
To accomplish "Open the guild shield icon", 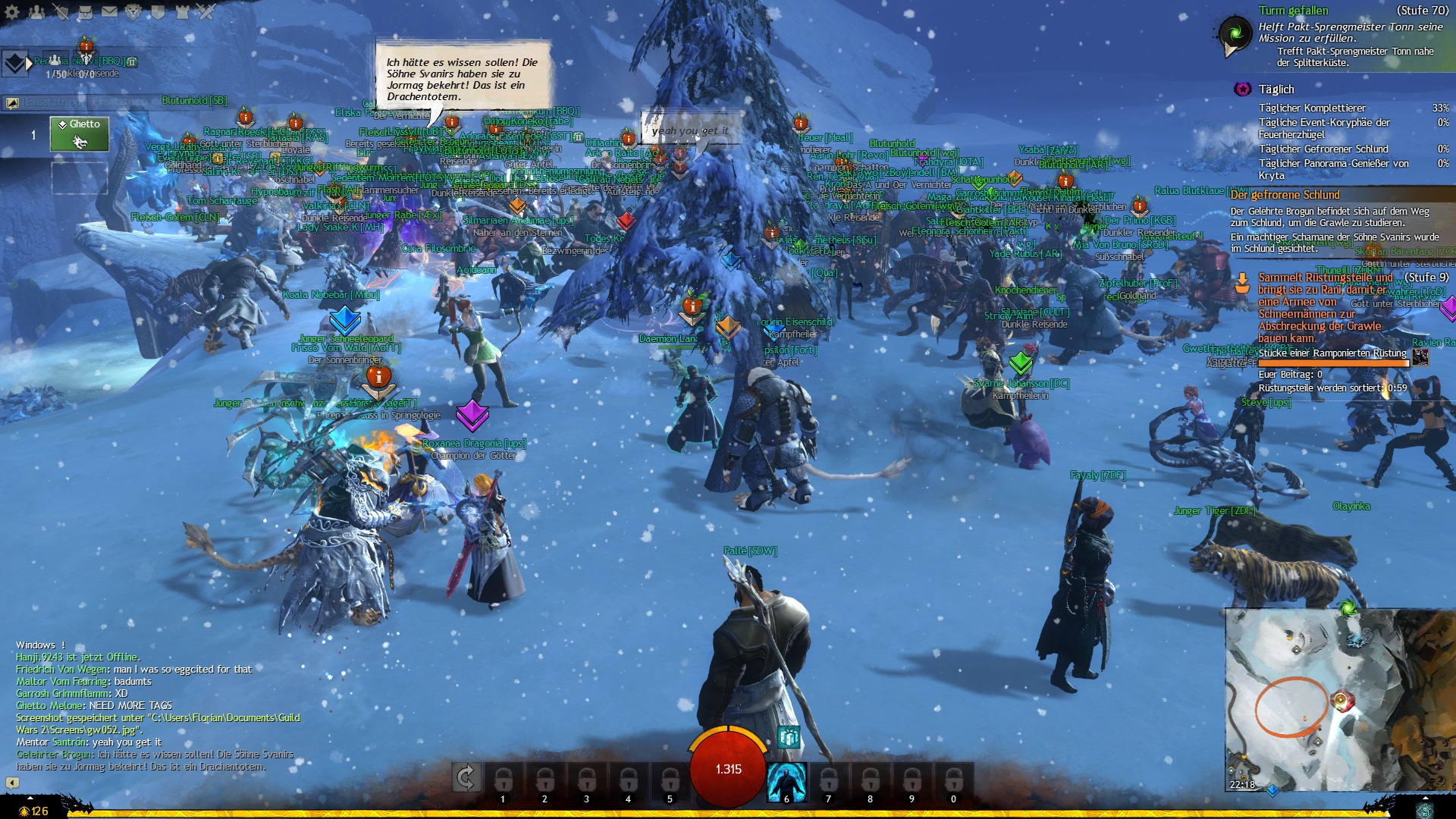I will tap(158, 12).
